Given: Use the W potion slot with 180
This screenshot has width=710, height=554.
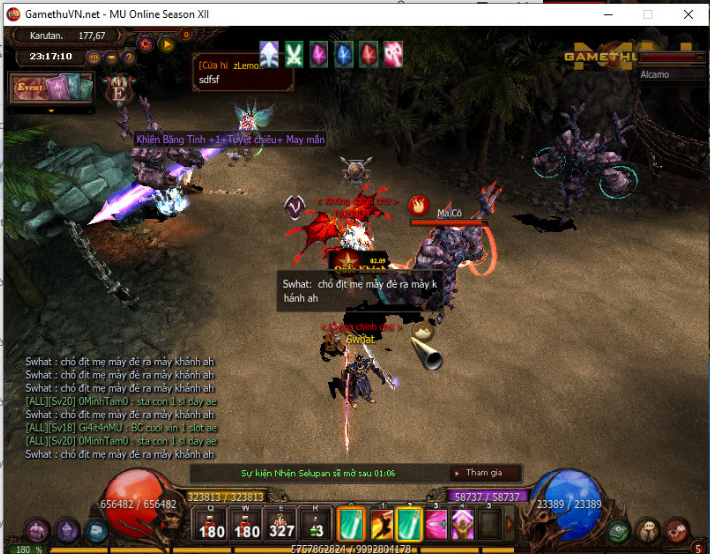Looking at the screenshot, I should pos(246,524).
